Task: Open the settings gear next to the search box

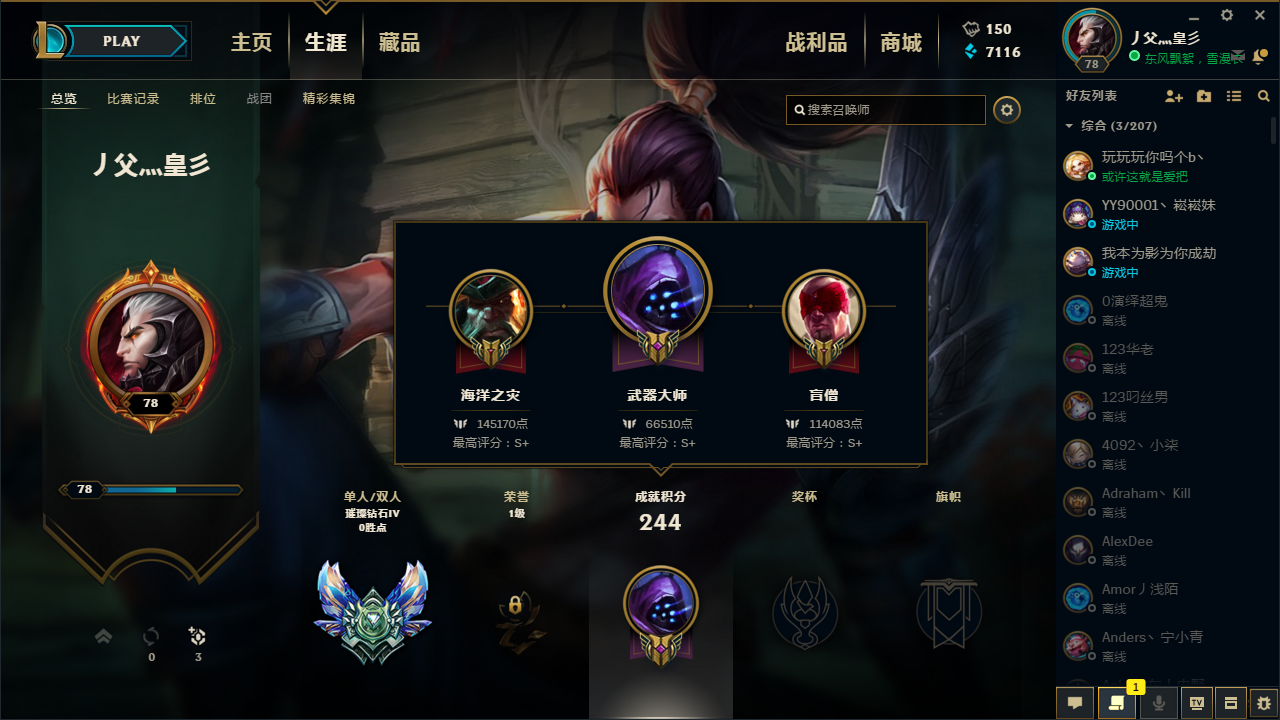Action: [x=1006, y=110]
